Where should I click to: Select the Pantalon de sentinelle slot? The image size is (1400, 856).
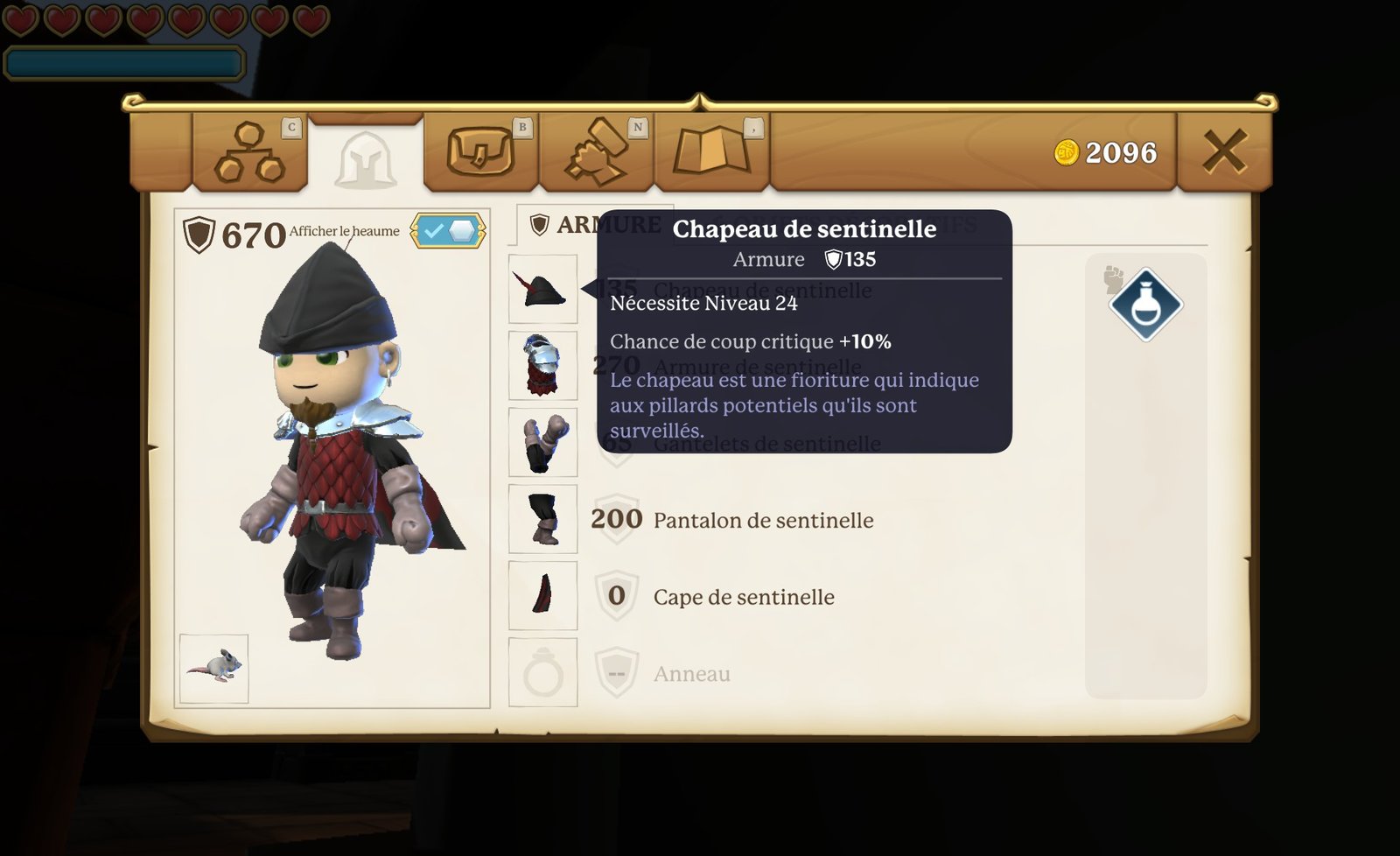542,519
